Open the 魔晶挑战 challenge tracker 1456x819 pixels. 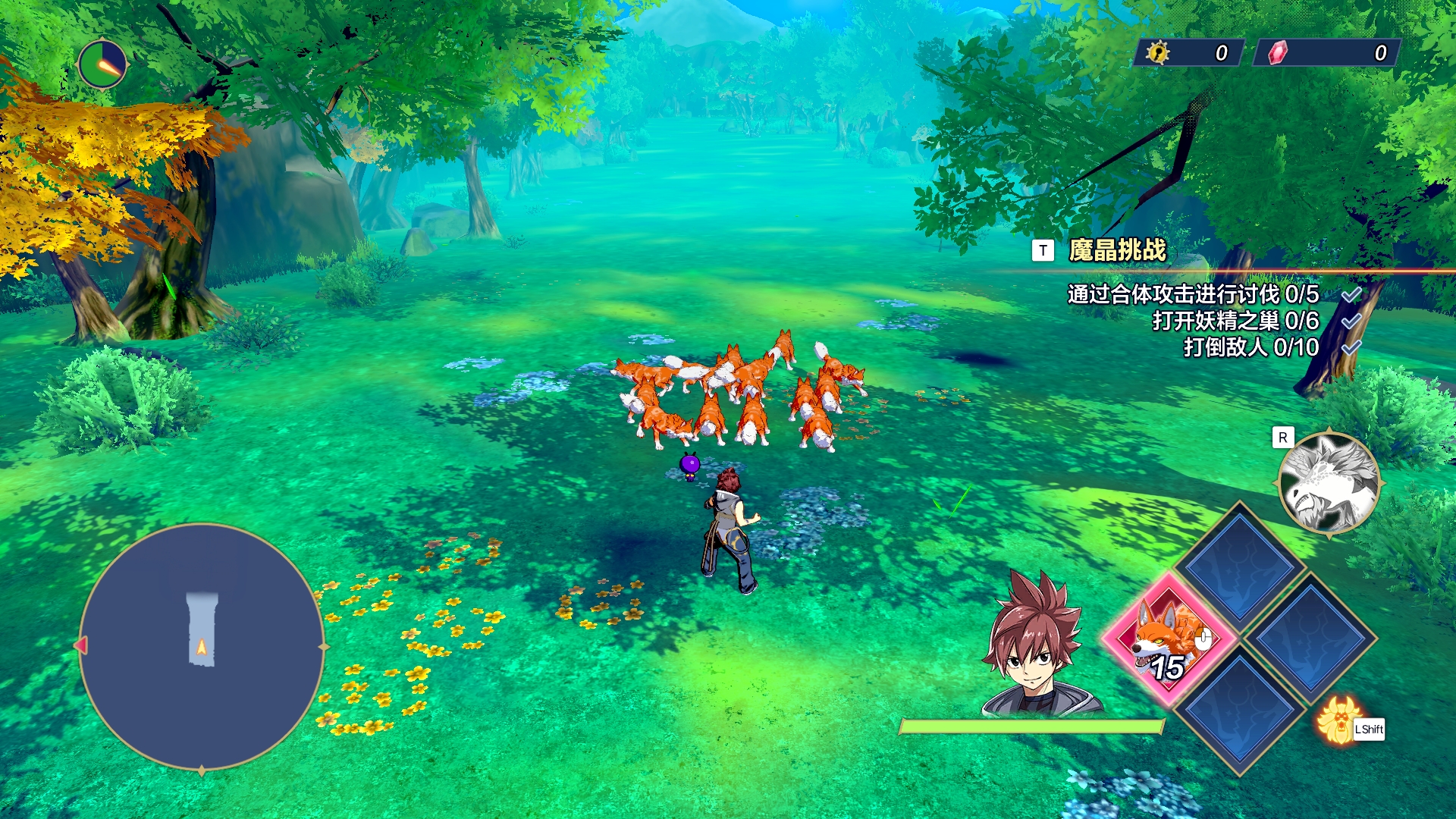coord(1116,250)
